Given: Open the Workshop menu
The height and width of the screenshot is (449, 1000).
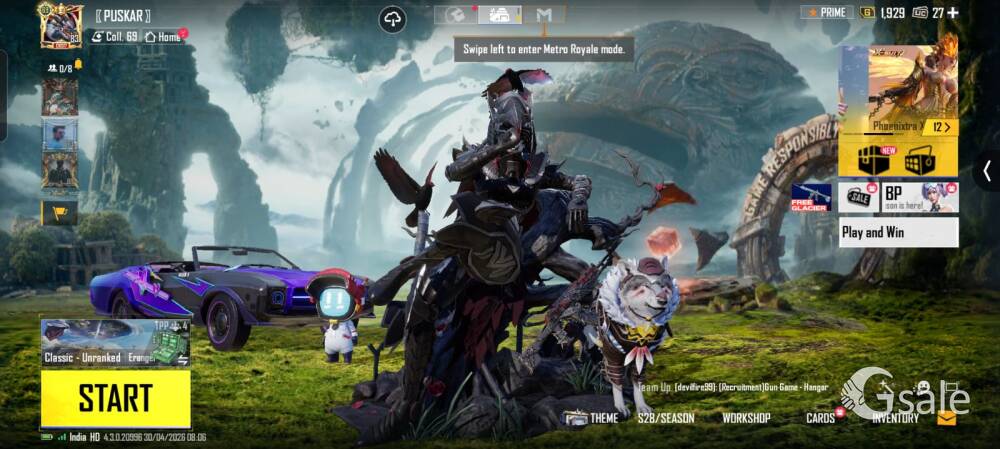Looking at the screenshot, I should (746, 418).
